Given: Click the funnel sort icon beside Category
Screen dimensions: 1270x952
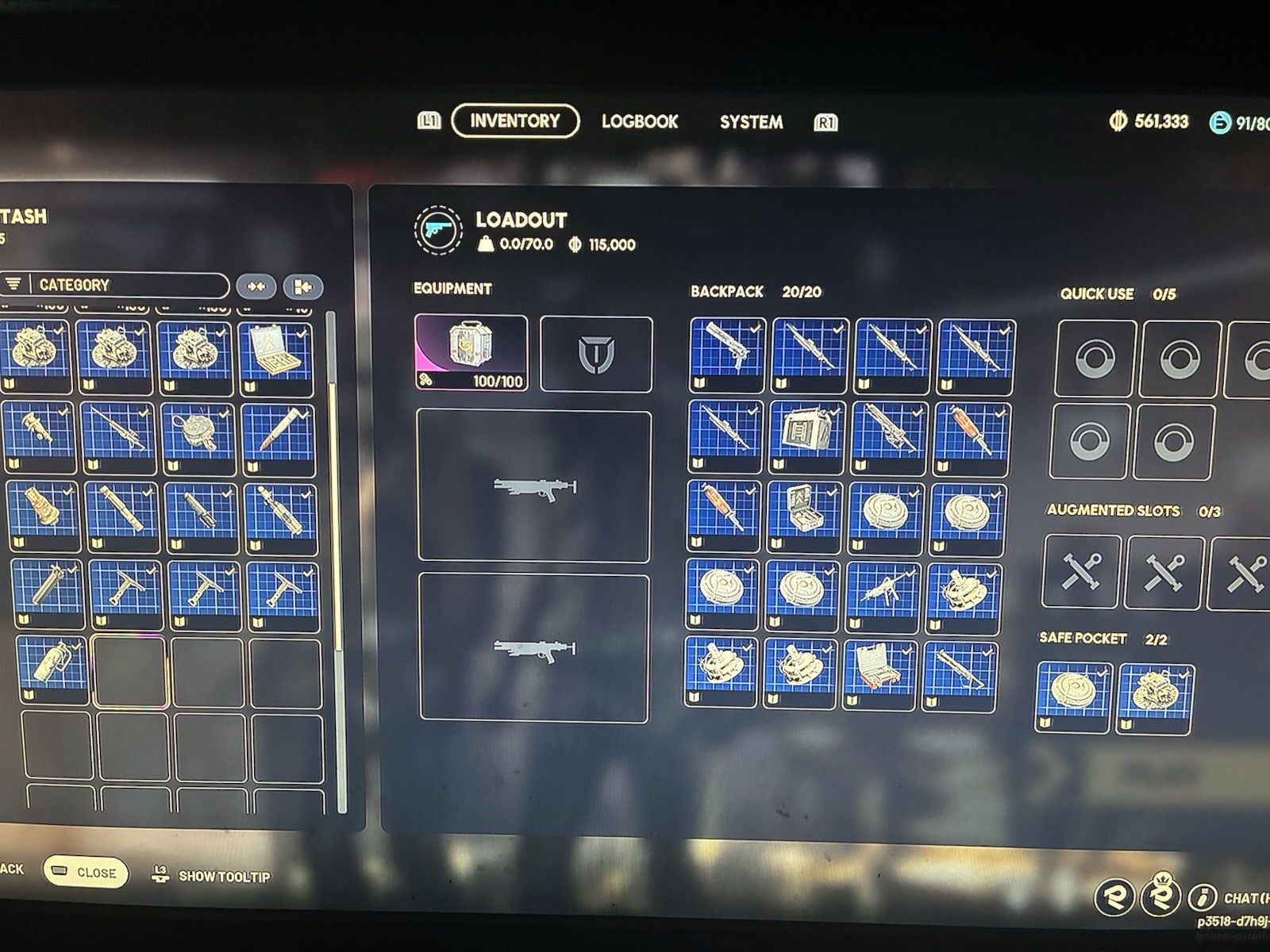Looking at the screenshot, I should coord(13,284).
